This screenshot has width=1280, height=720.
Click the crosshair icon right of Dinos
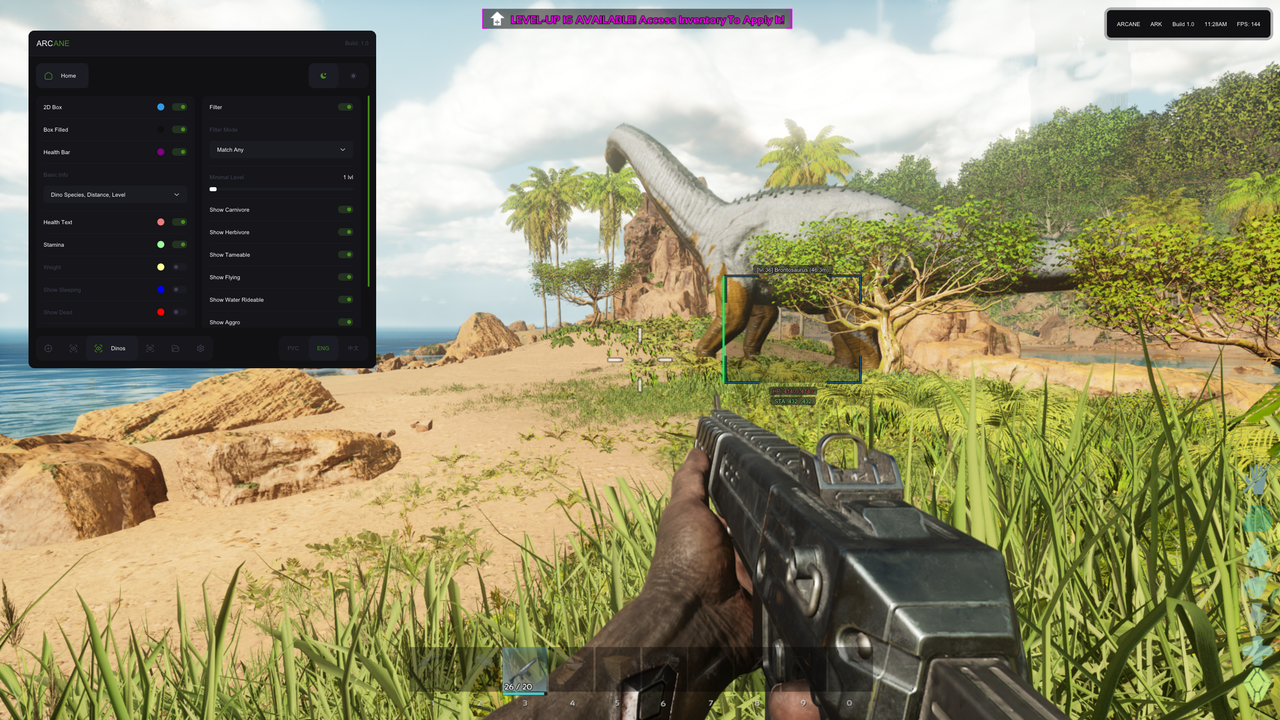pyautogui.click(x=151, y=348)
